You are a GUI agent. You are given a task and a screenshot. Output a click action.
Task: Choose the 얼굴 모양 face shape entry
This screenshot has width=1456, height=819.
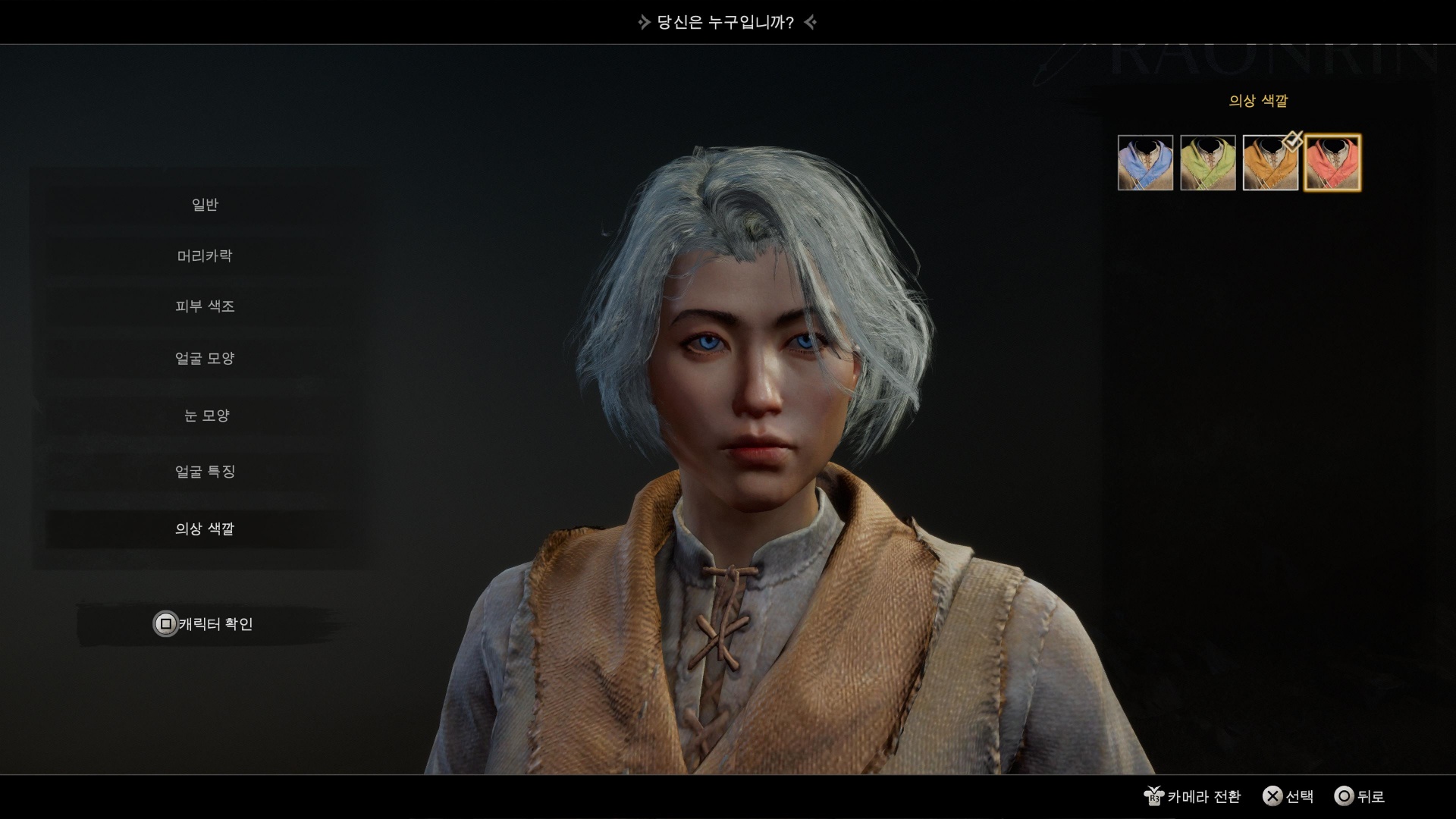[x=205, y=358]
